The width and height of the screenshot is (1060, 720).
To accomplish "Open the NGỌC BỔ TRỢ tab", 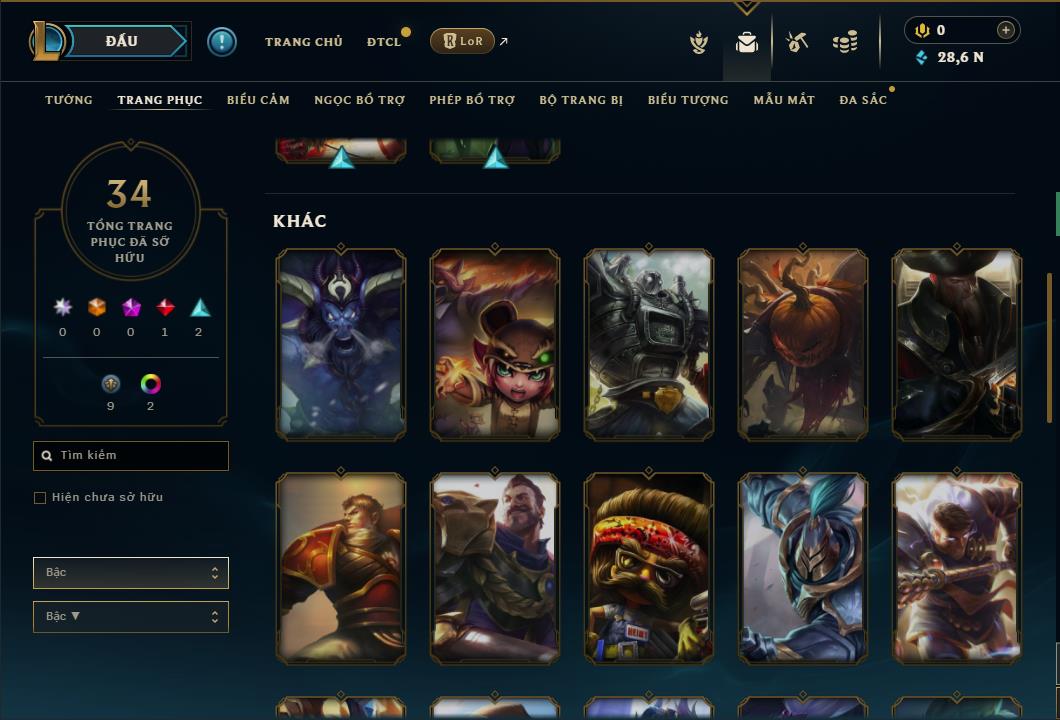I will [359, 100].
